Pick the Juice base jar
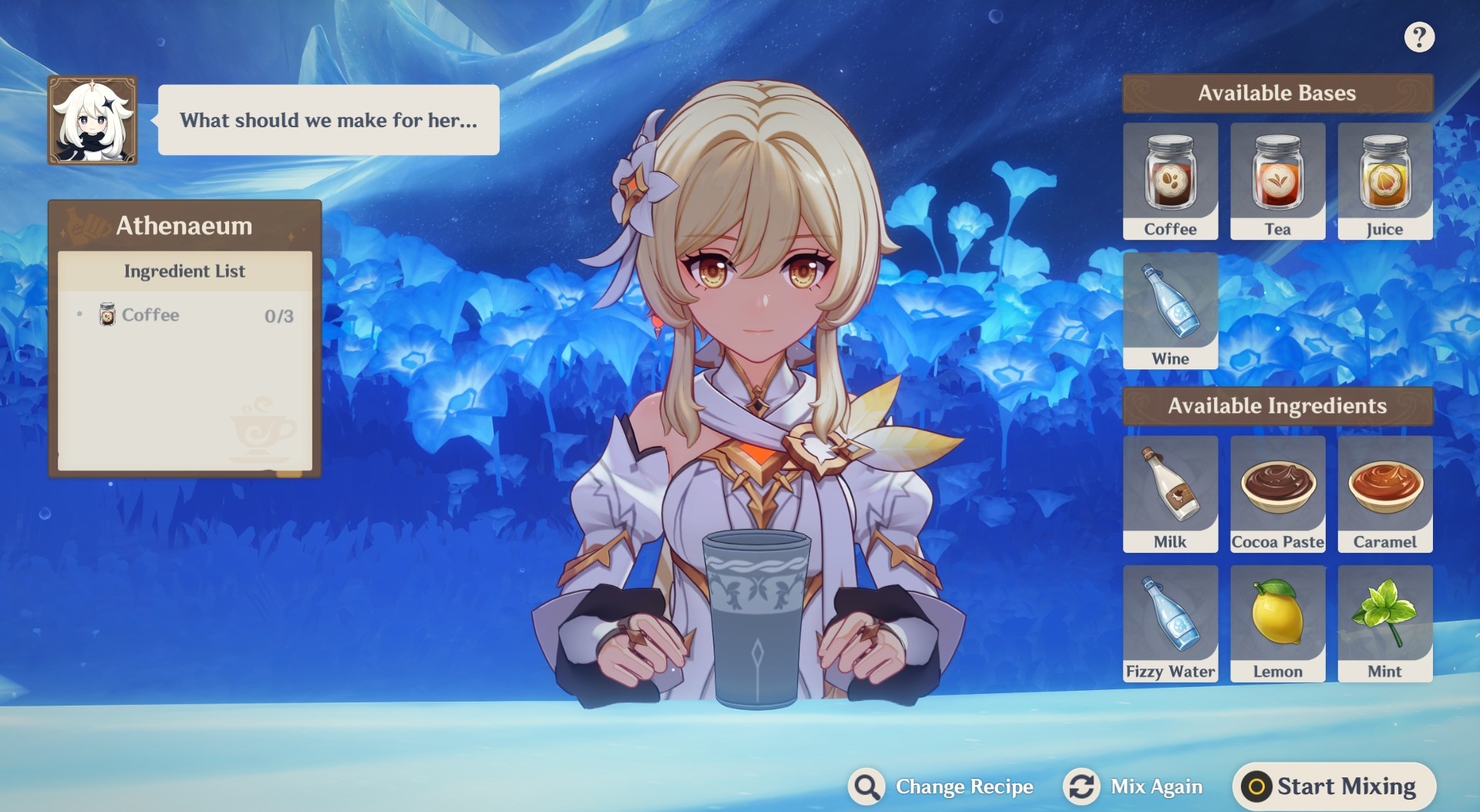 click(1384, 180)
